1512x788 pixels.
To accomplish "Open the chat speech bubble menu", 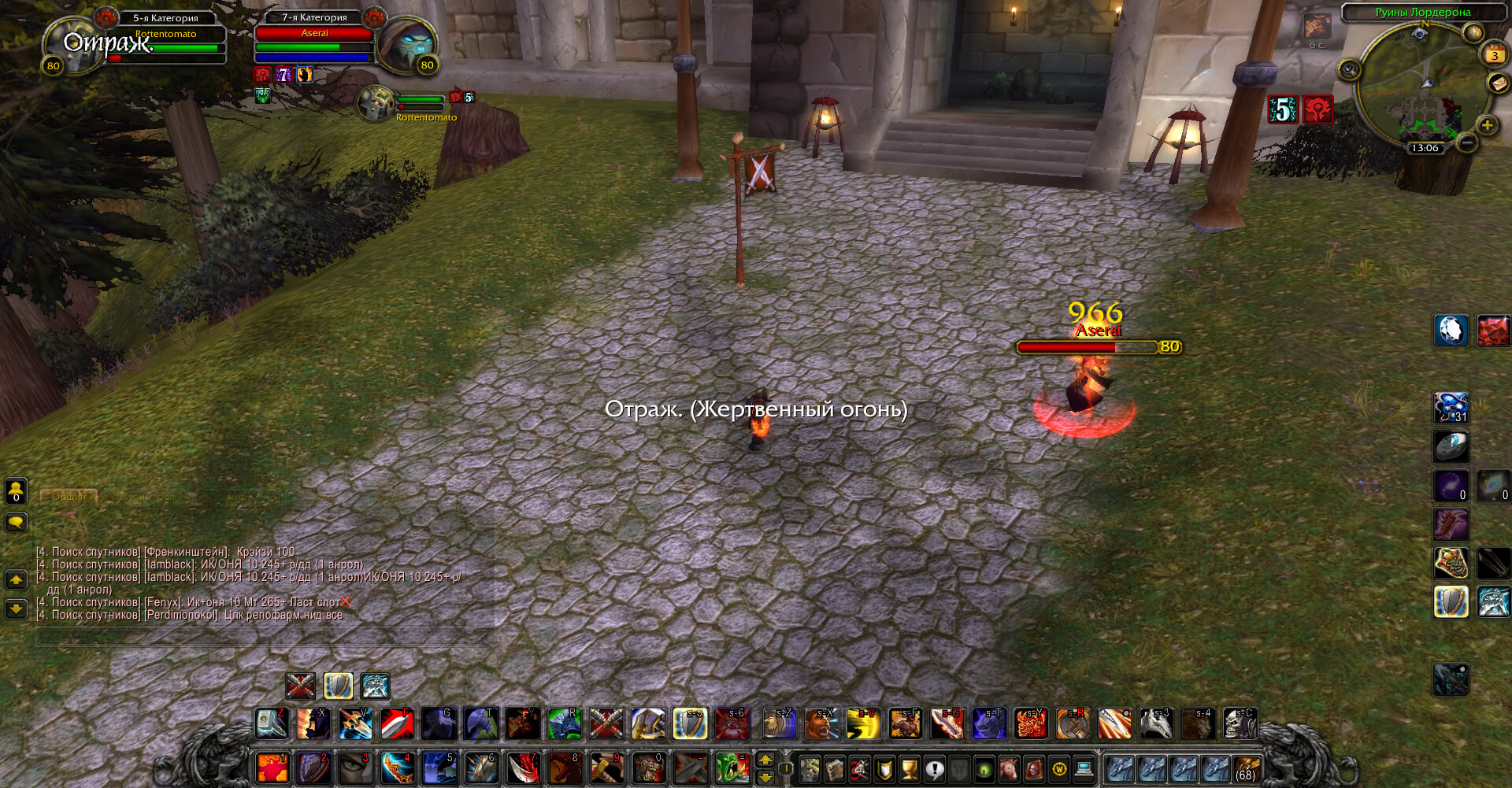I will 16,522.
